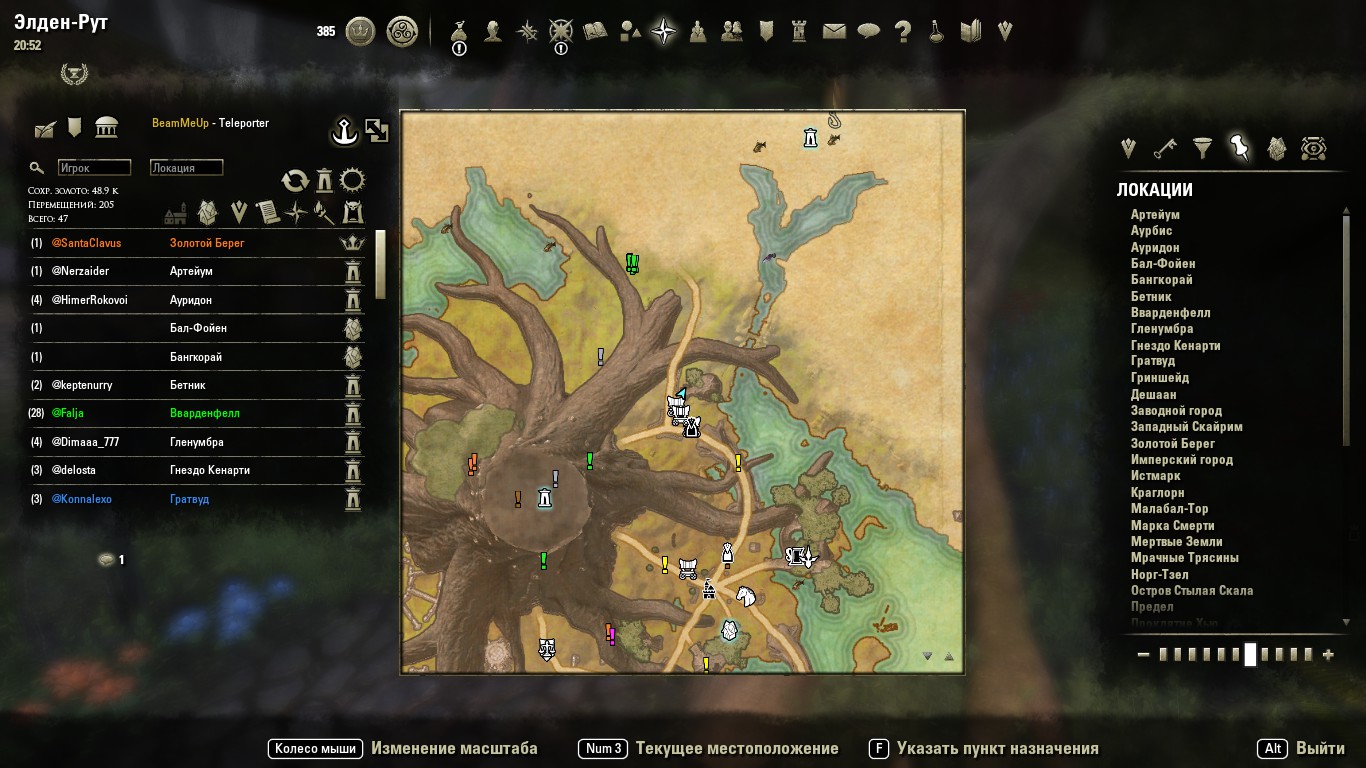Toggle the BeamMeUp anchor icon

(345, 130)
